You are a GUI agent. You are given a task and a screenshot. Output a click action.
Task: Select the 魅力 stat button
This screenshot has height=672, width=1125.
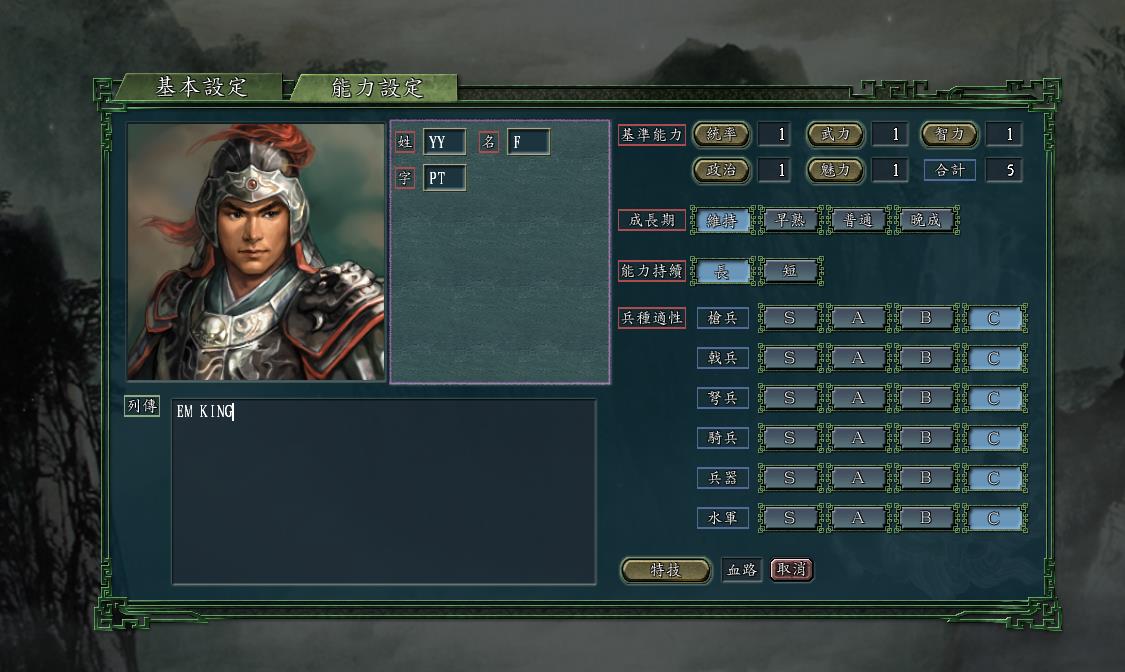834,170
